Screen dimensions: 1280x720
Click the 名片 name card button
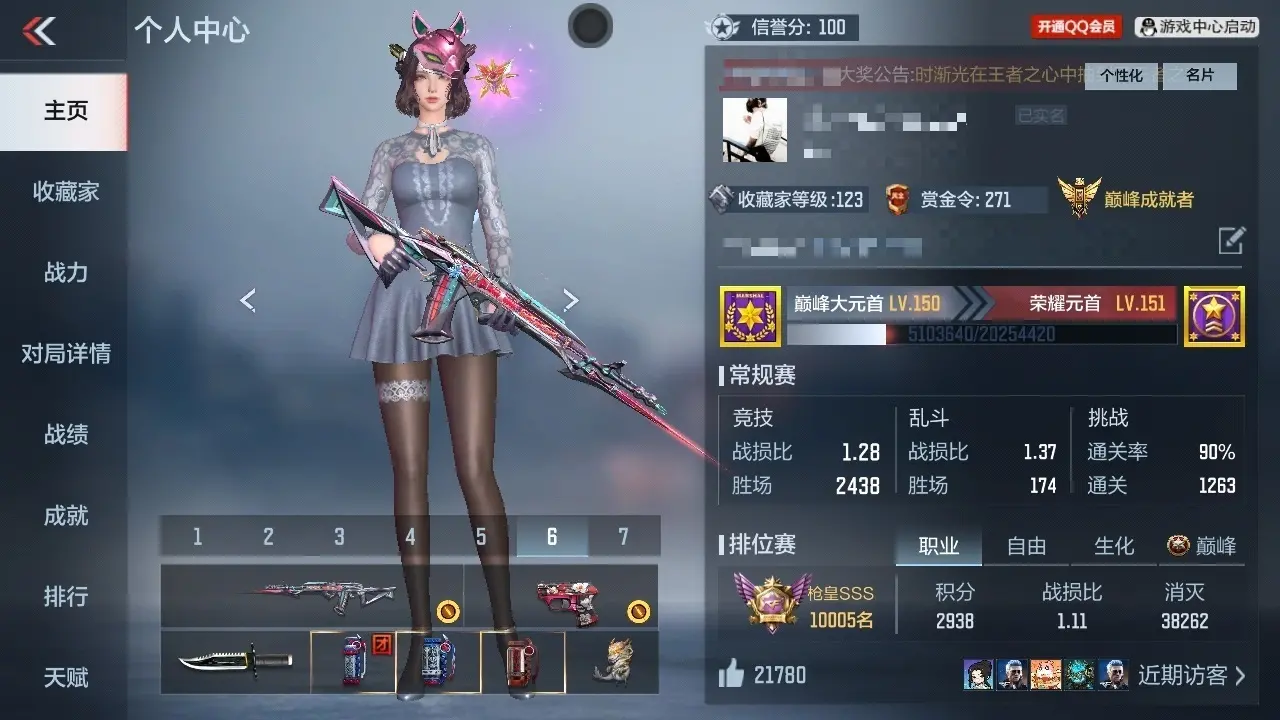point(1200,76)
